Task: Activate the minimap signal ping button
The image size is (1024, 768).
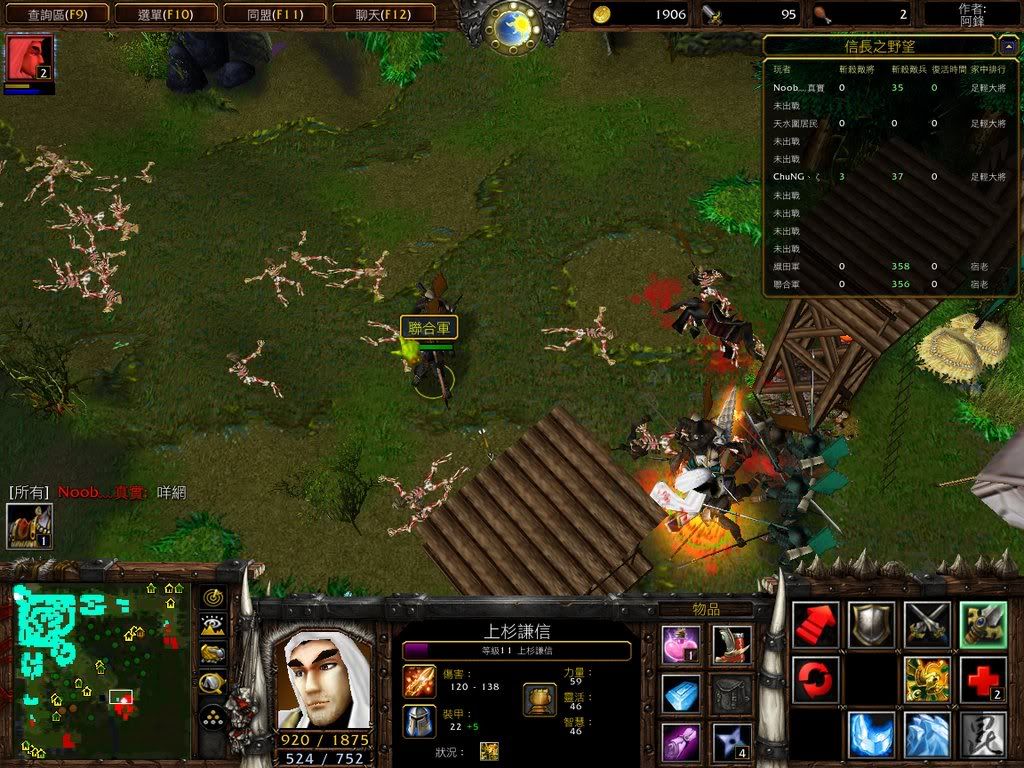Action: point(213,597)
